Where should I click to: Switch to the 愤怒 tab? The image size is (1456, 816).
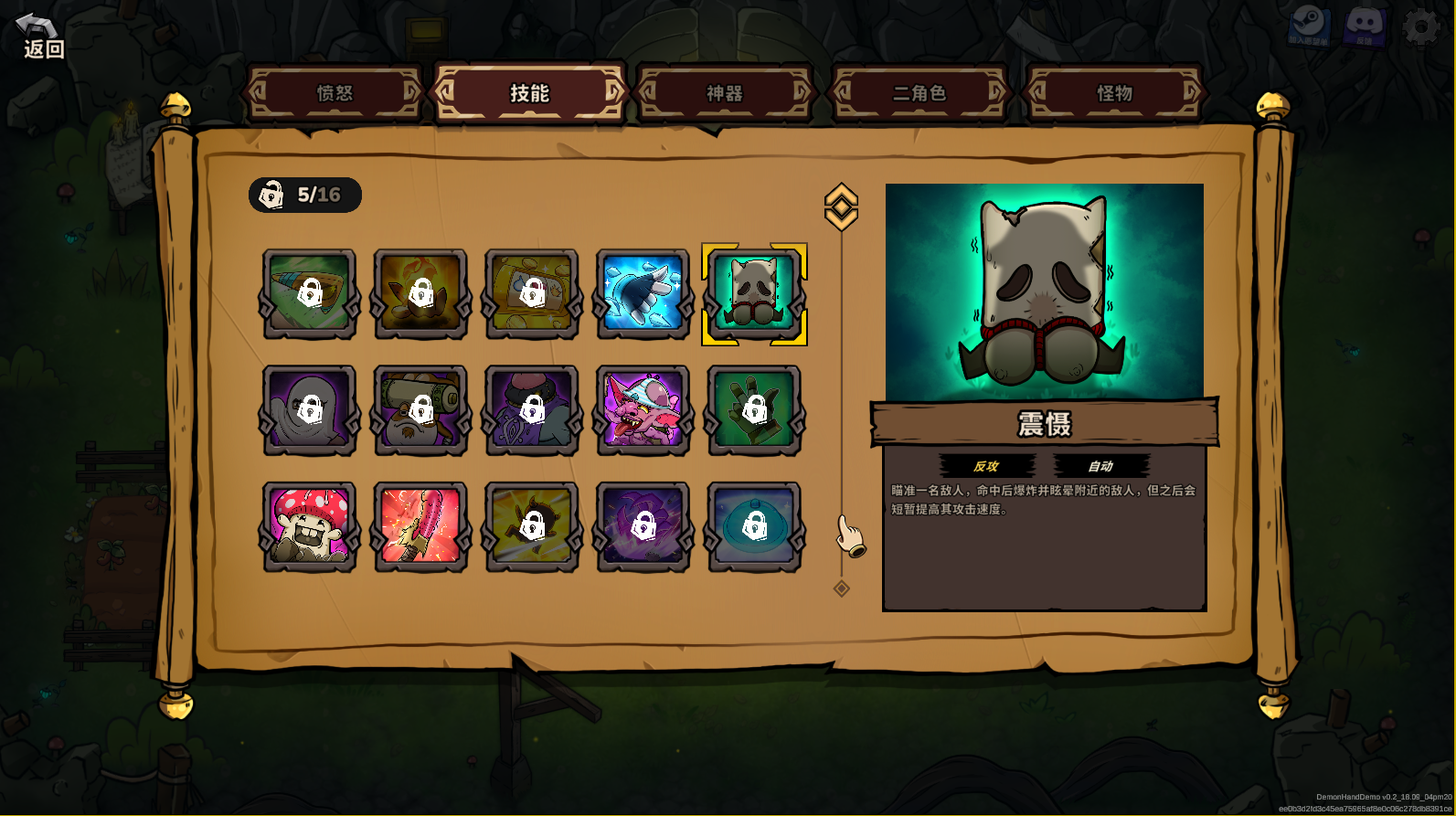(335, 93)
